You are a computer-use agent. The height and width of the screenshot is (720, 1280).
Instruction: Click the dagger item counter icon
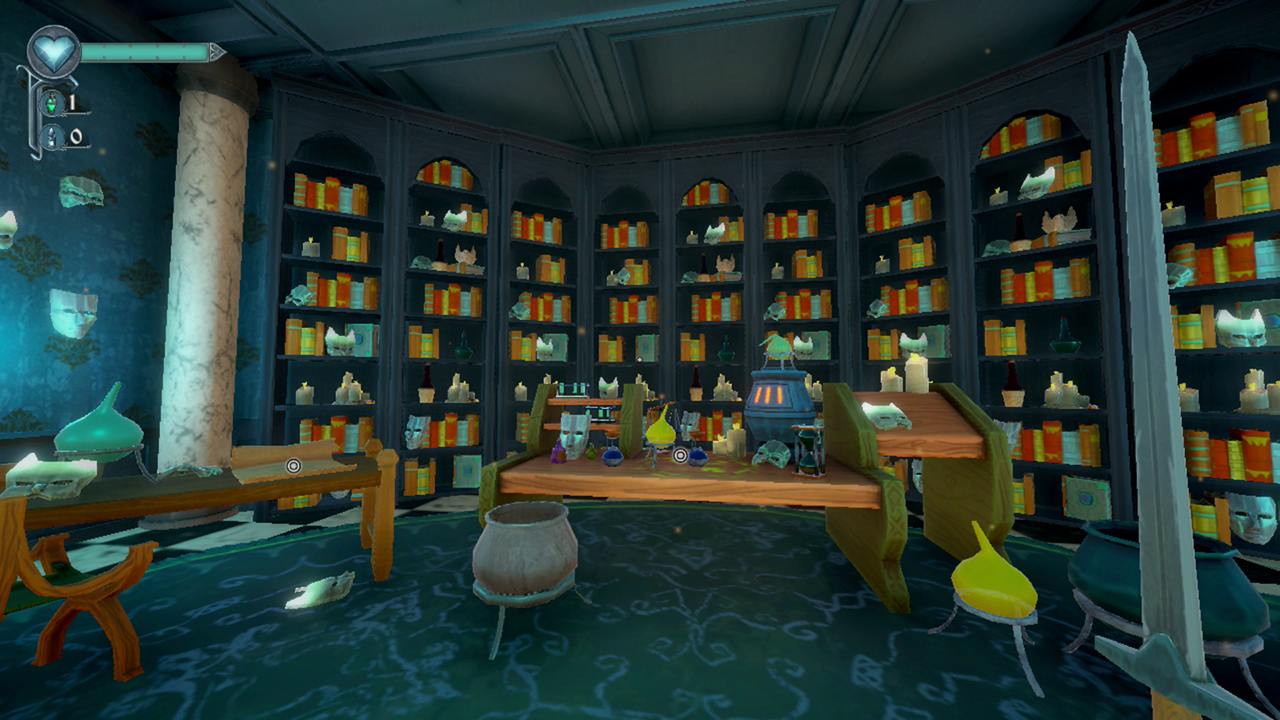tap(51, 137)
